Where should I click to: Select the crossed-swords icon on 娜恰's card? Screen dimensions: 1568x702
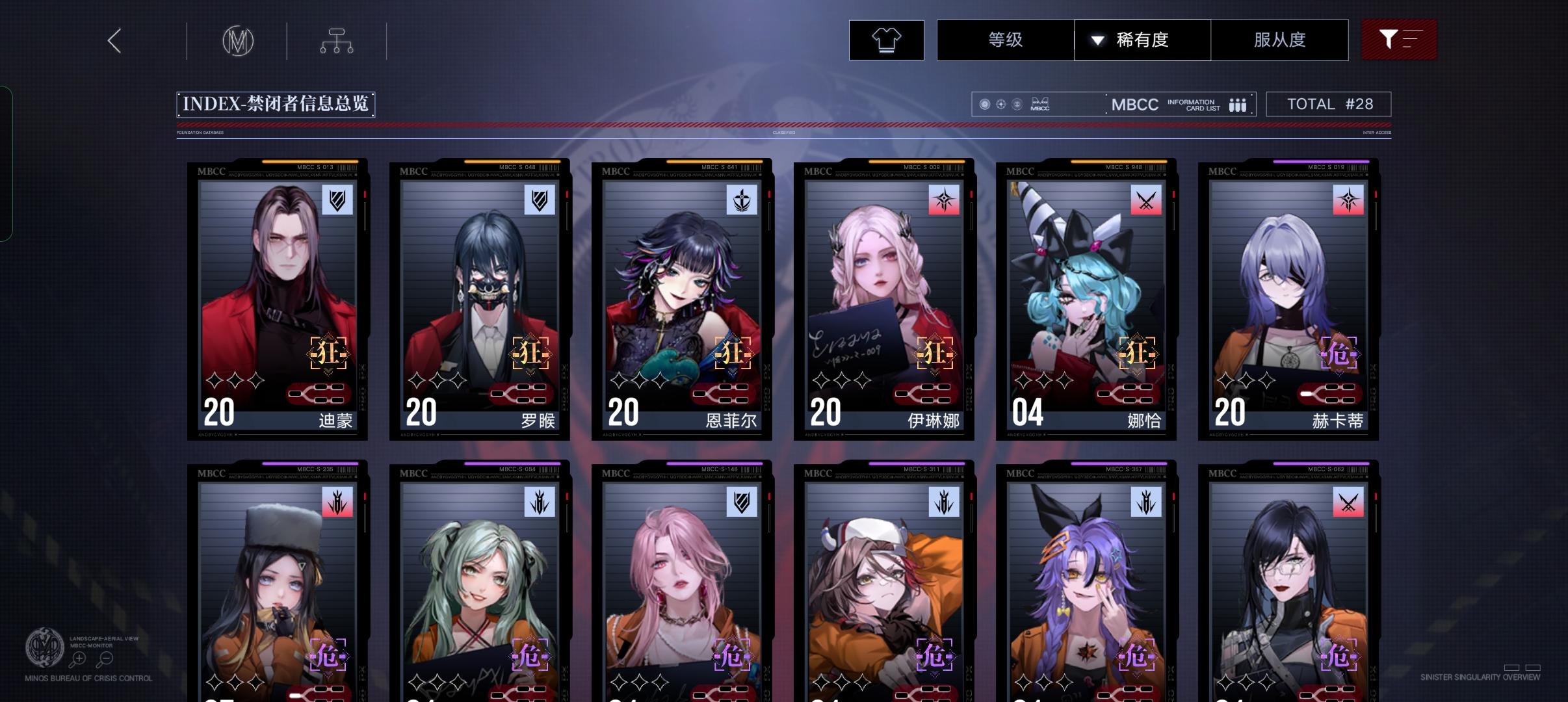click(1145, 201)
